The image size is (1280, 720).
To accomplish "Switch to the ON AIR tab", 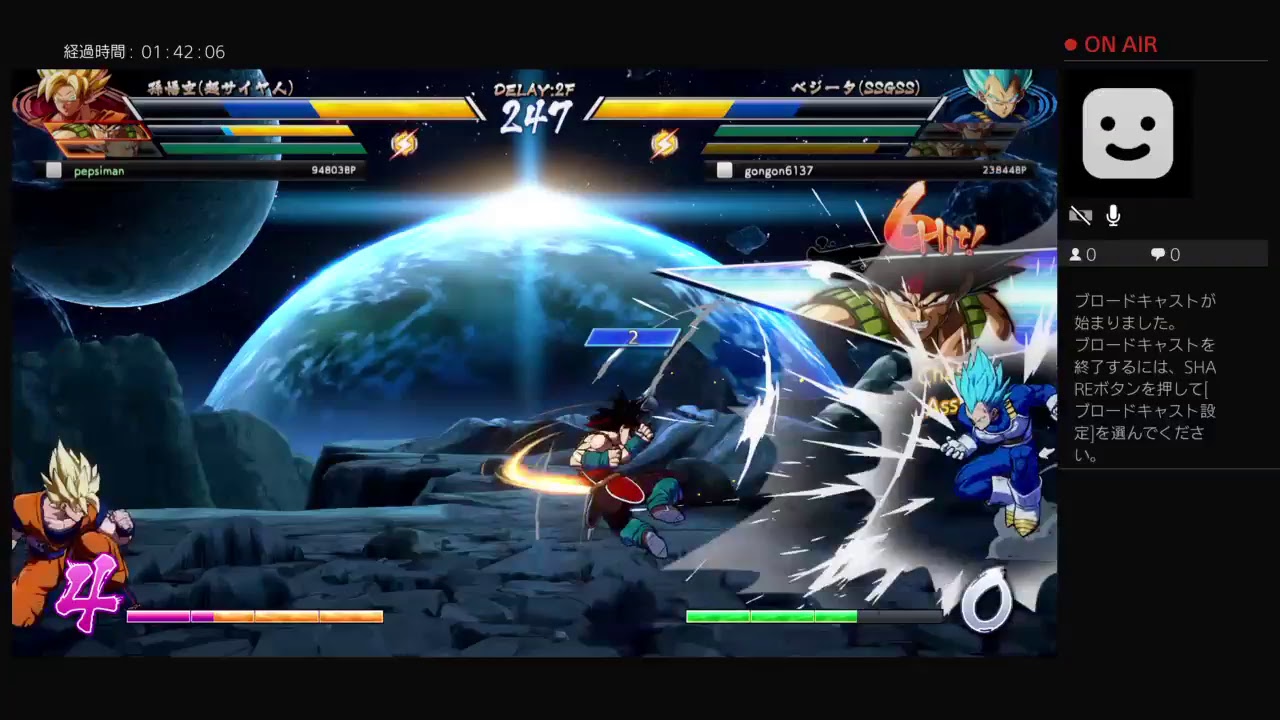I will click(1120, 44).
